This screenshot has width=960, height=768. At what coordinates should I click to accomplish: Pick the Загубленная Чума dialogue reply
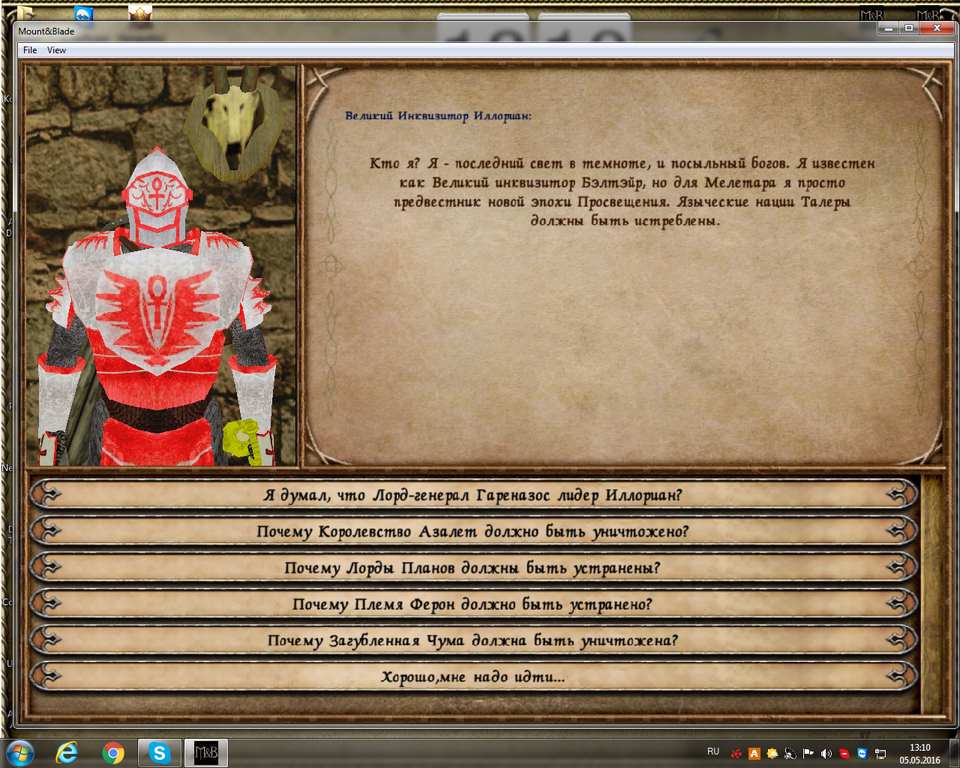(473, 640)
